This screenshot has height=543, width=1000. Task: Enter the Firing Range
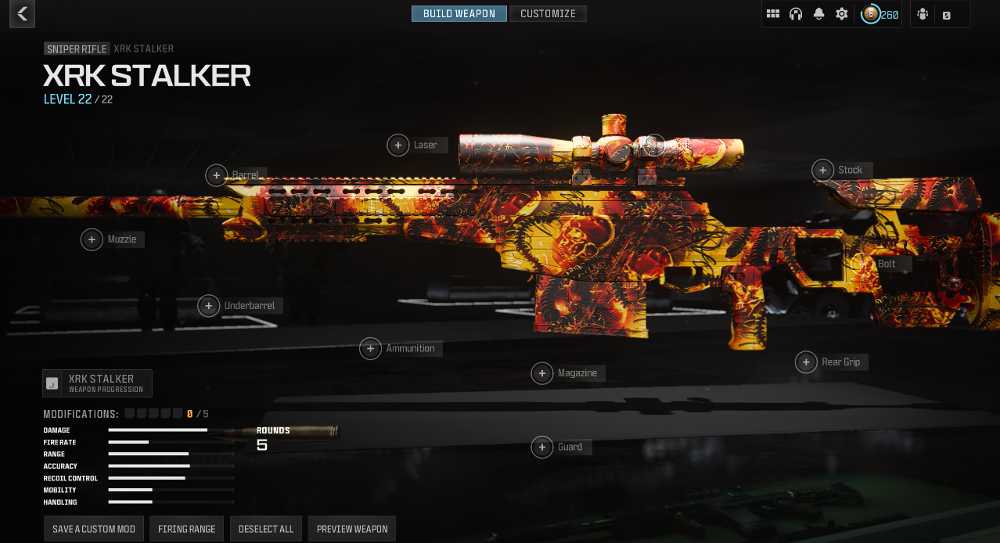coord(187,529)
